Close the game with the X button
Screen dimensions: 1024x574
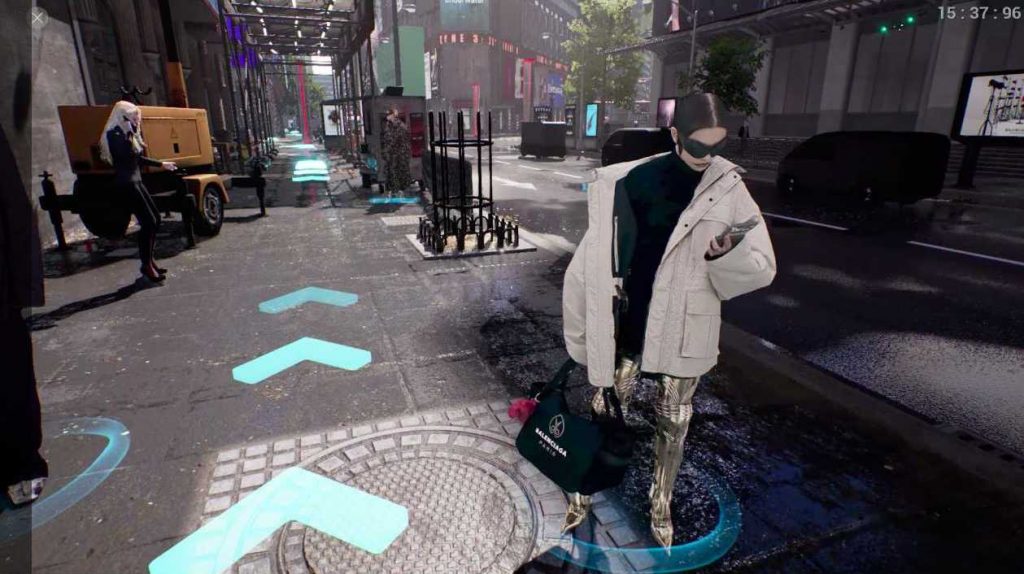tap(39, 18)
